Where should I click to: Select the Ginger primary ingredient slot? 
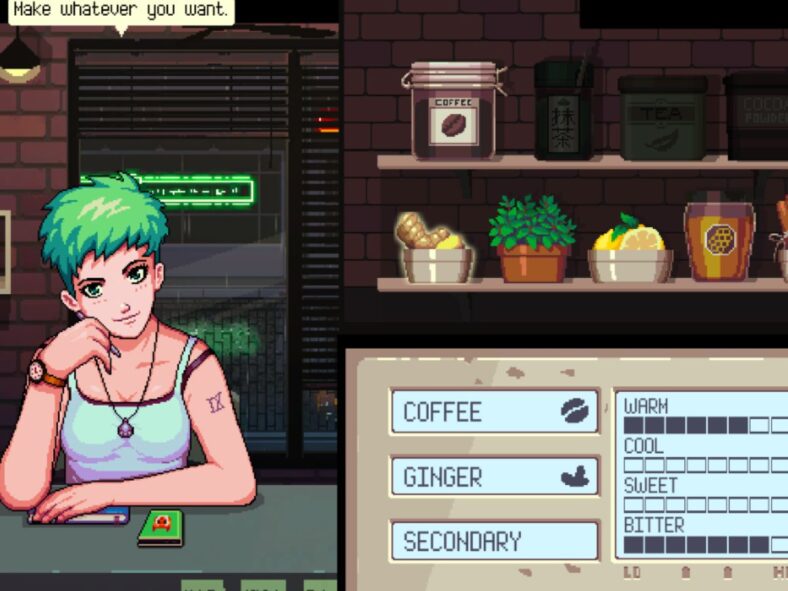(x=495, y=477)
